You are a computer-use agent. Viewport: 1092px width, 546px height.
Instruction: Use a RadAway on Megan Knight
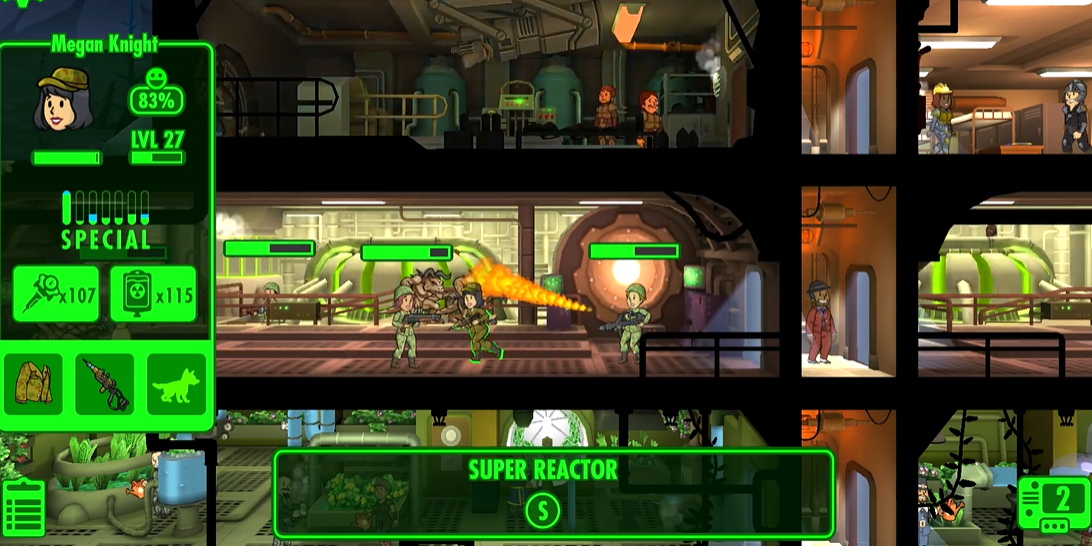[153, 294]
